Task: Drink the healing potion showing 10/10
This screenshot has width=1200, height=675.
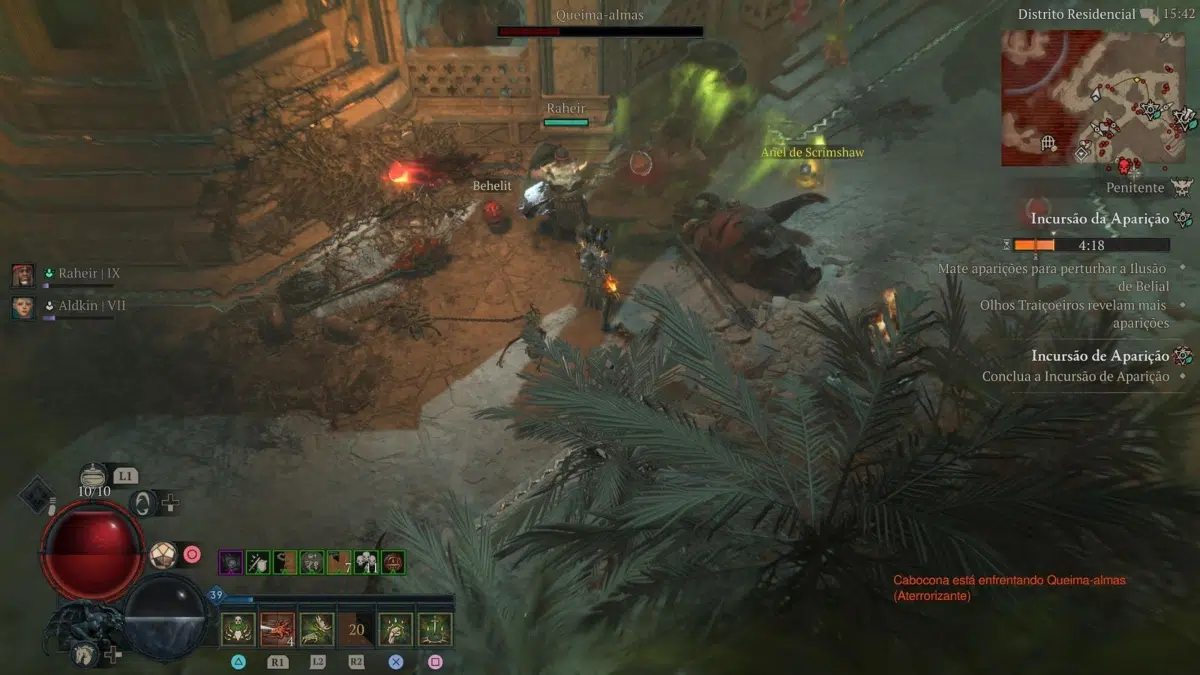Action: (x=95, y=476)
